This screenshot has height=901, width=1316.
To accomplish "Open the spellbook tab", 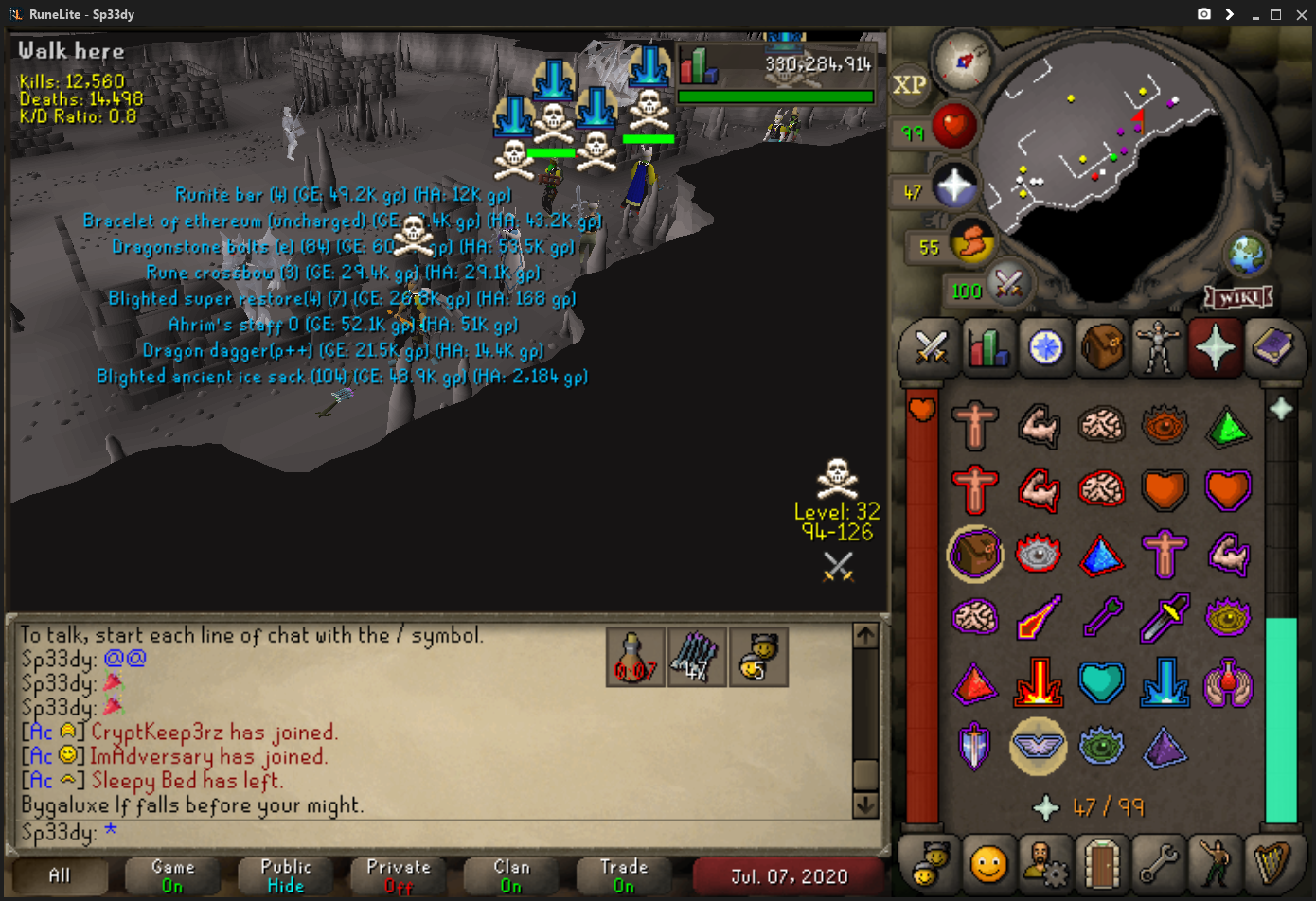I will coord(1272,347).
